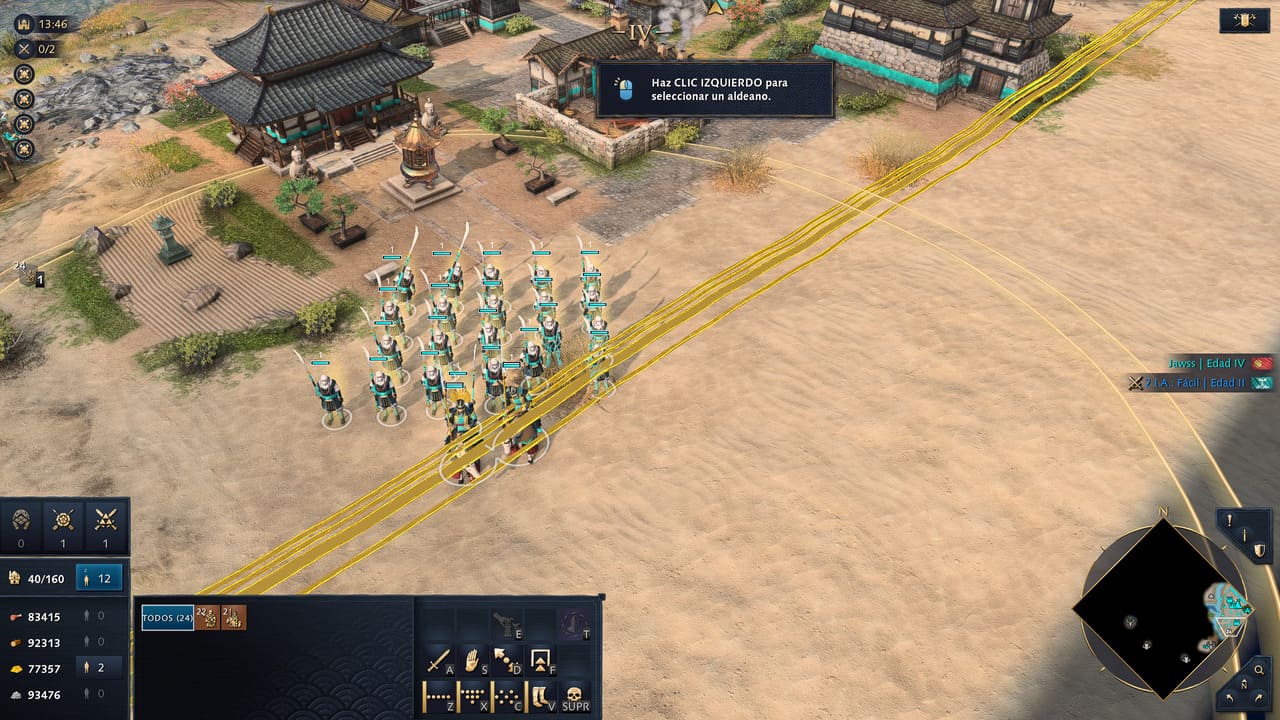Click the minimap to move the camera
Viewport: 1280px width, 720px height.
1162,608
